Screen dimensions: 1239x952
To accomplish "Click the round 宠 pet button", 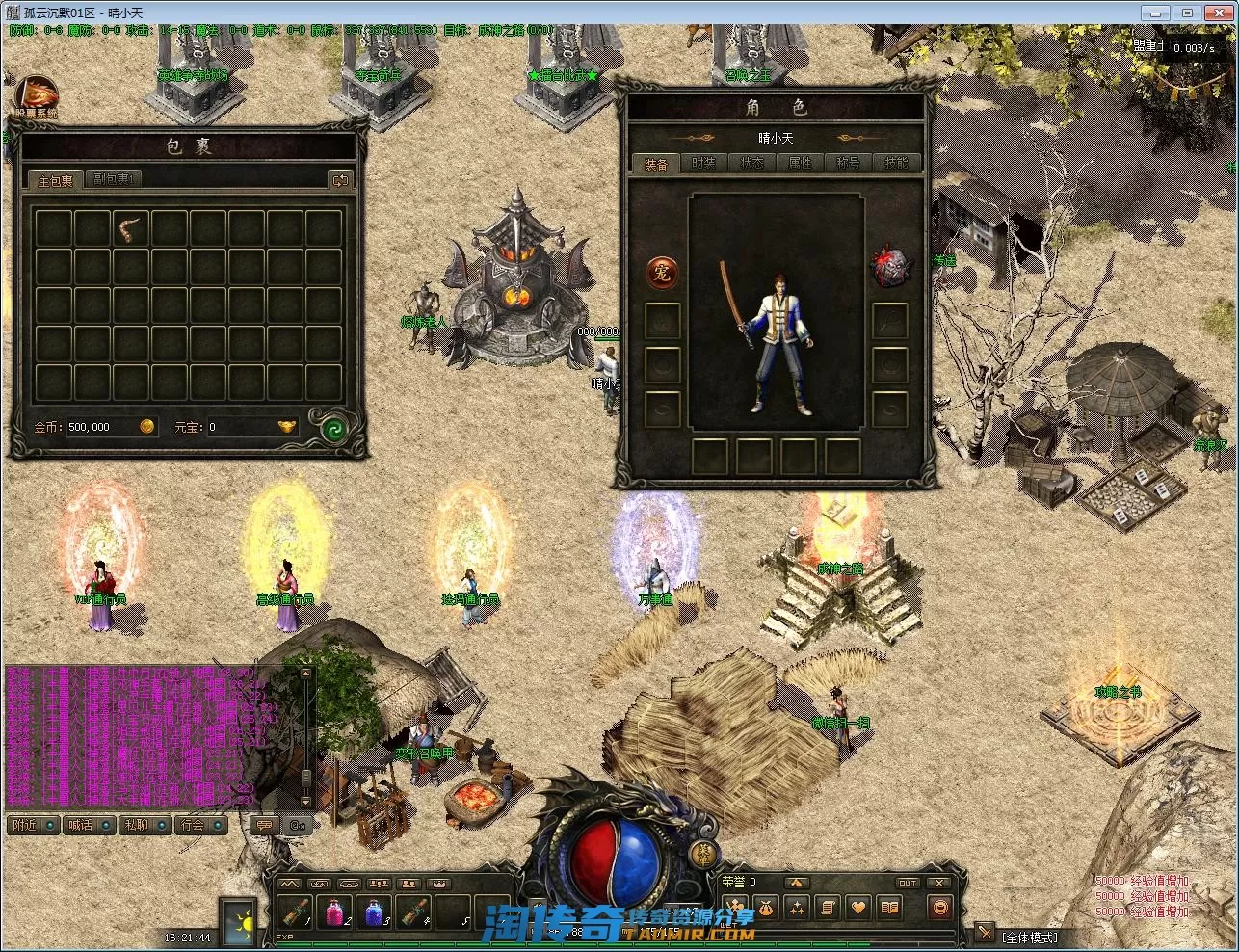I will coord(662,272).
